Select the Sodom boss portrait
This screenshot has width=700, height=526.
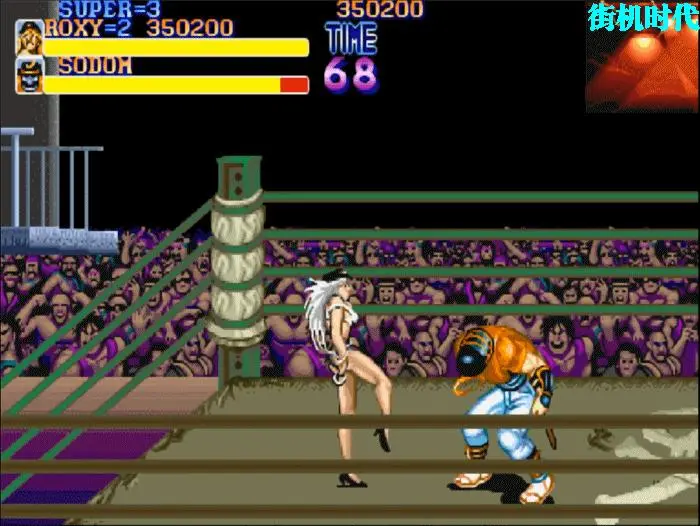(29, 76)
